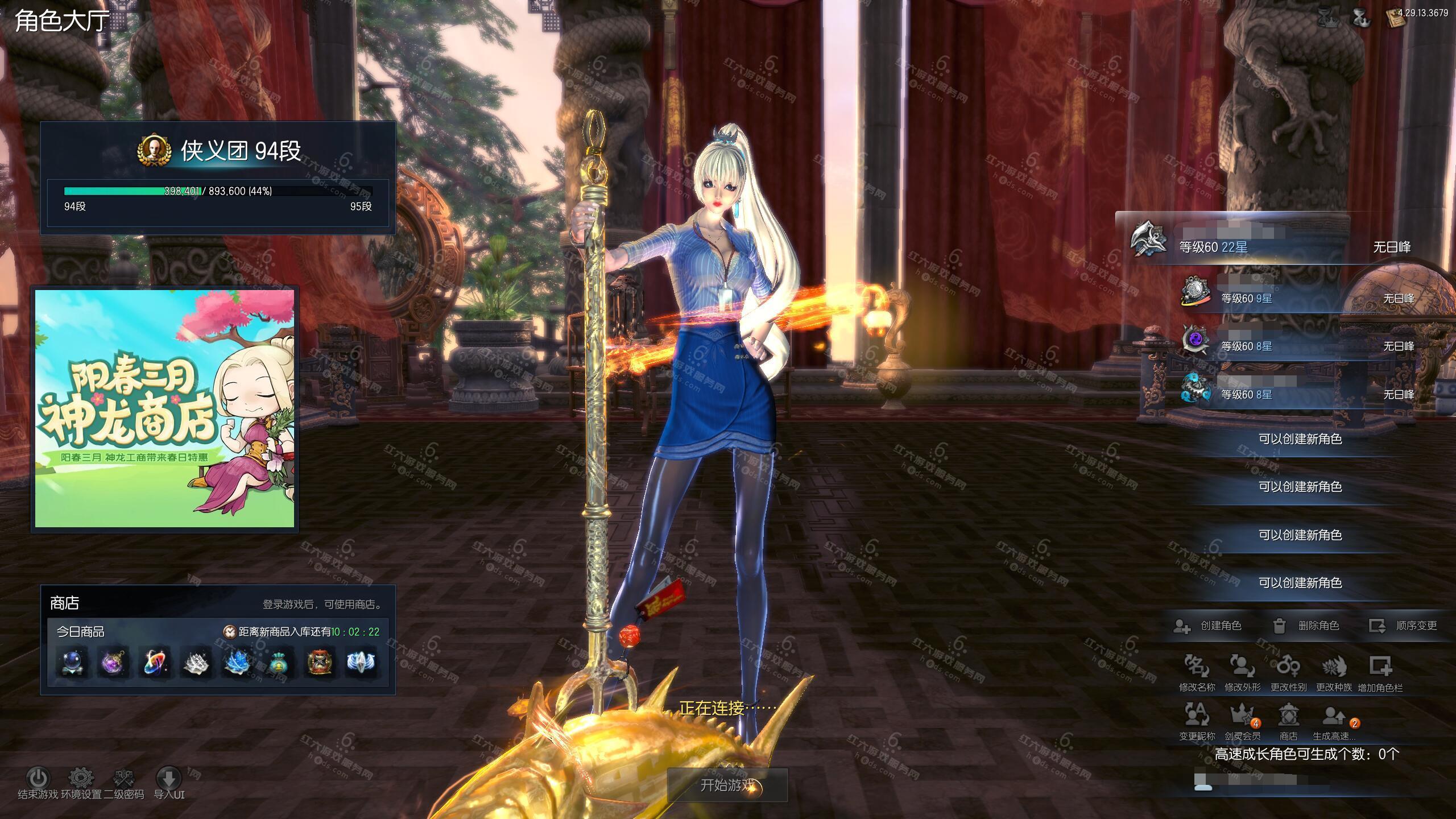Viewport: 1456px width, 819px height.
Task: Start the game with 开始游戏 button
Action: pos(727,785)
